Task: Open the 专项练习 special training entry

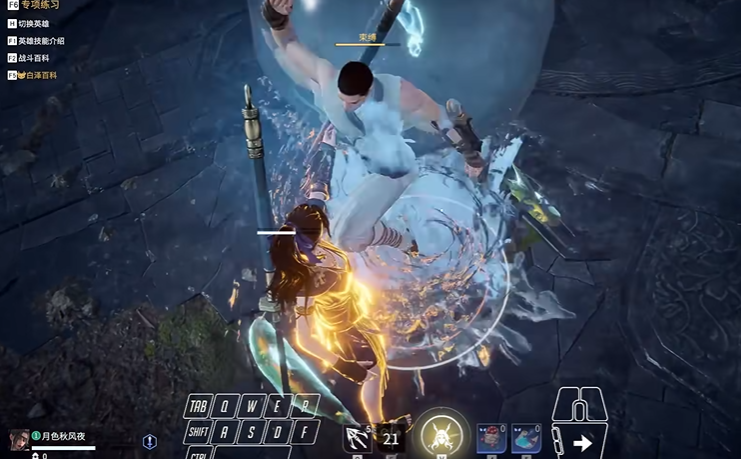Action: click(x=39, y=6)
